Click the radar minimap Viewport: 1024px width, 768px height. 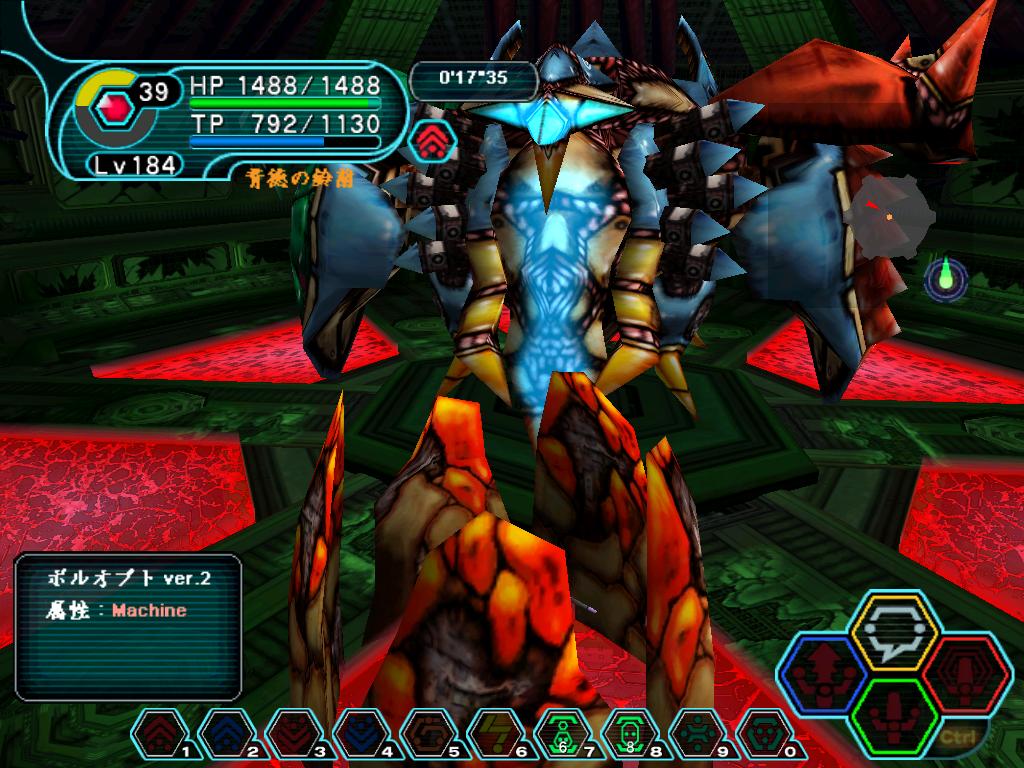click(x=887, y=213)
